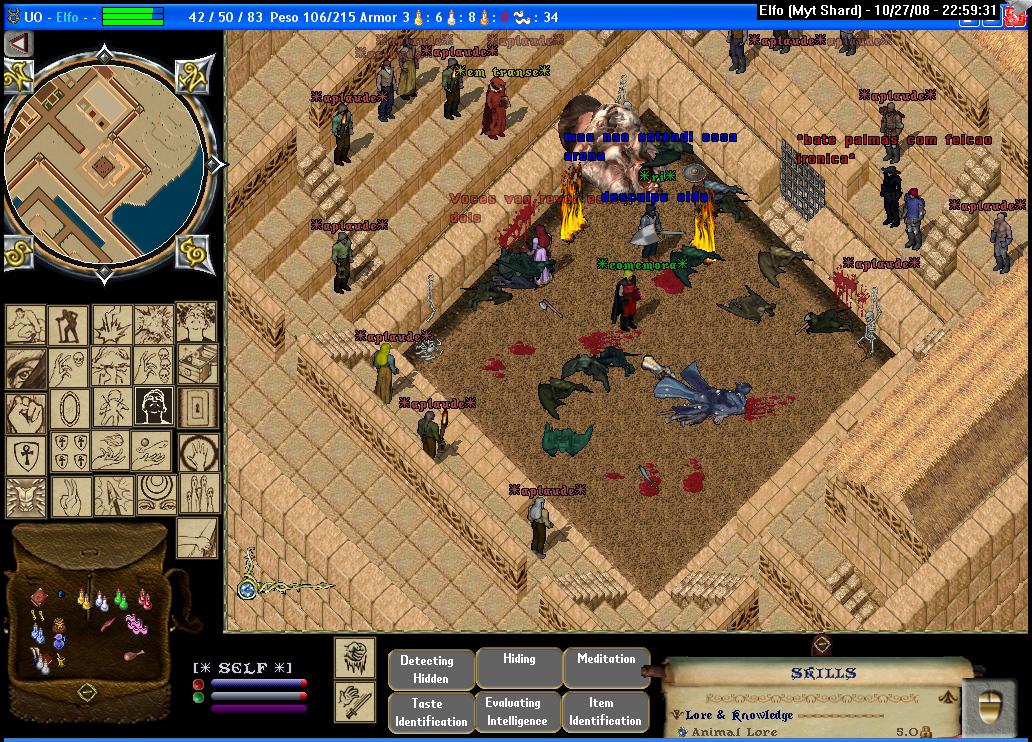The width and height of the screenshot is (1032, 742).
Task: Activate the eye close-up icon
Action: 25,367
